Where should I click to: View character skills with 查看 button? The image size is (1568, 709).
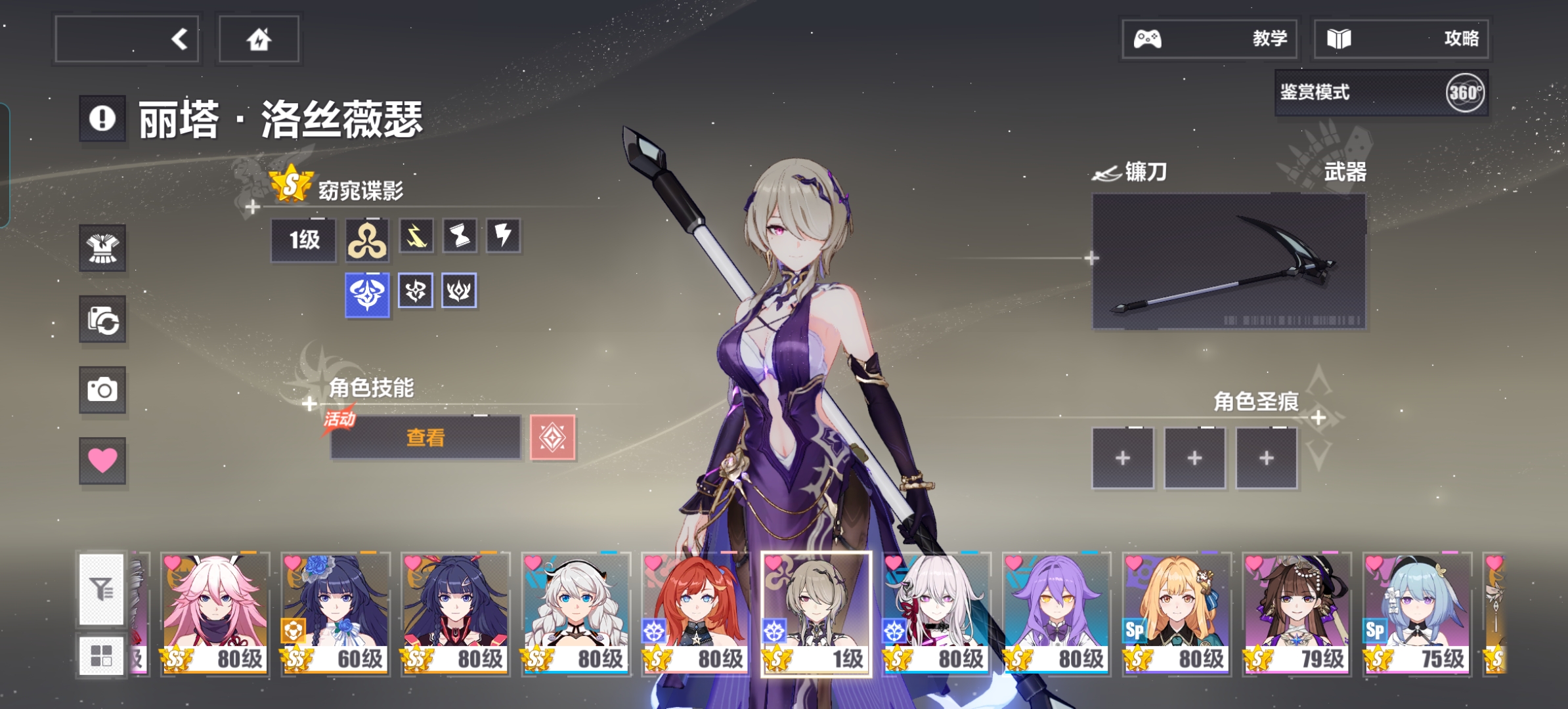click(x=425, y=437)
